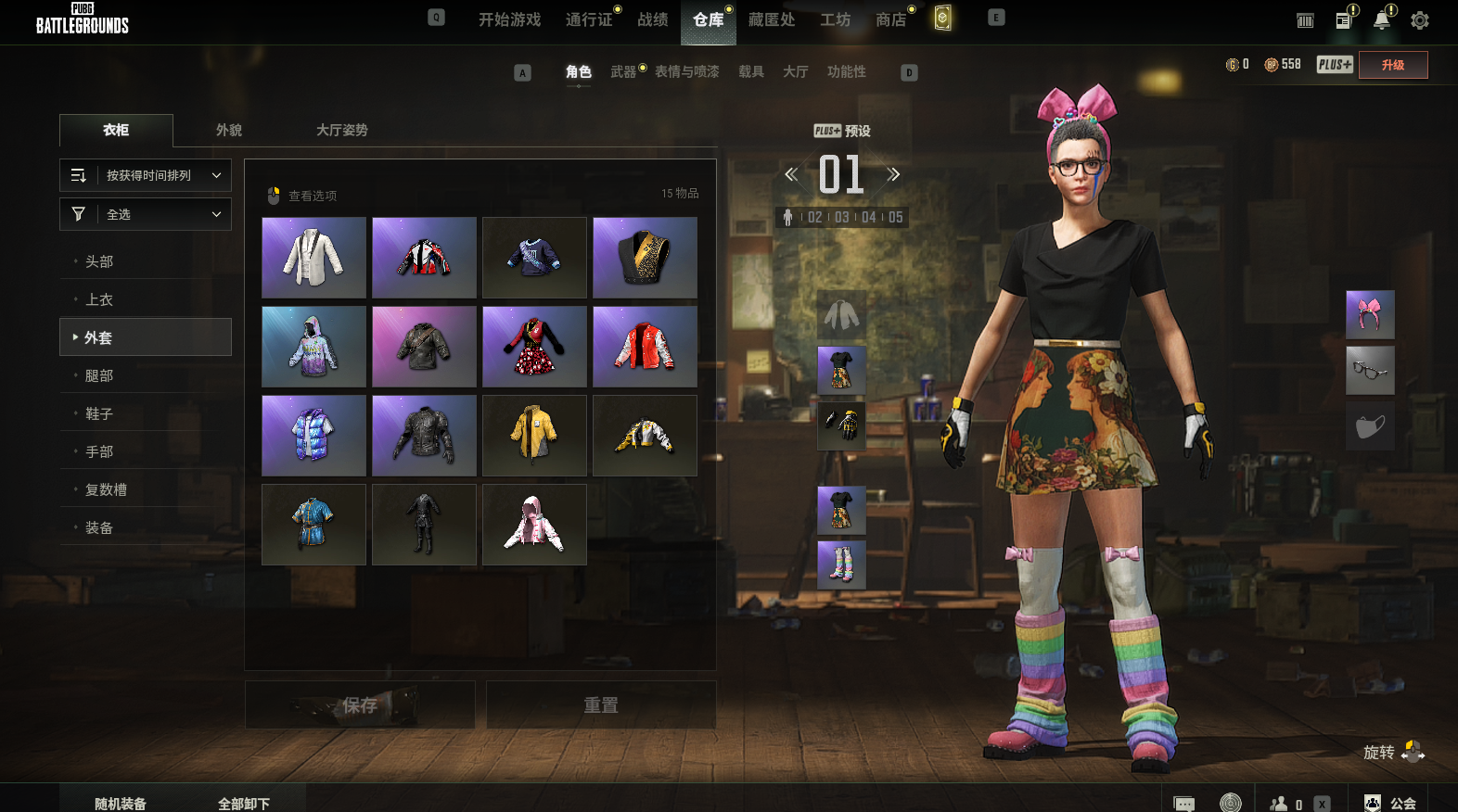The height and width of the screenshot is (812, 1458).
Task: Choose the 头部 head category
Action: tap(99, 261)
